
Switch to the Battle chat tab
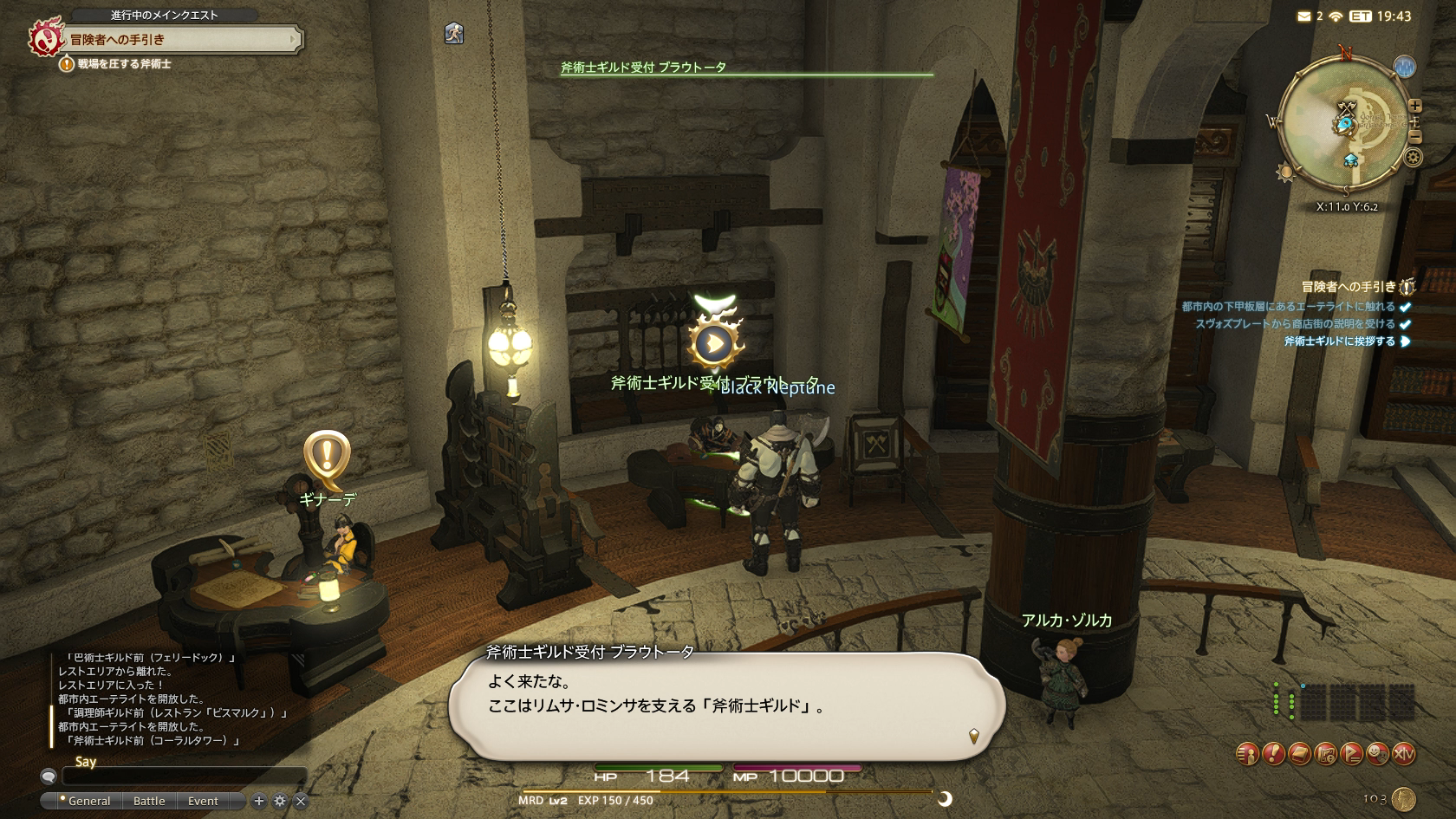pyautogui.click(x=149, y=801)
